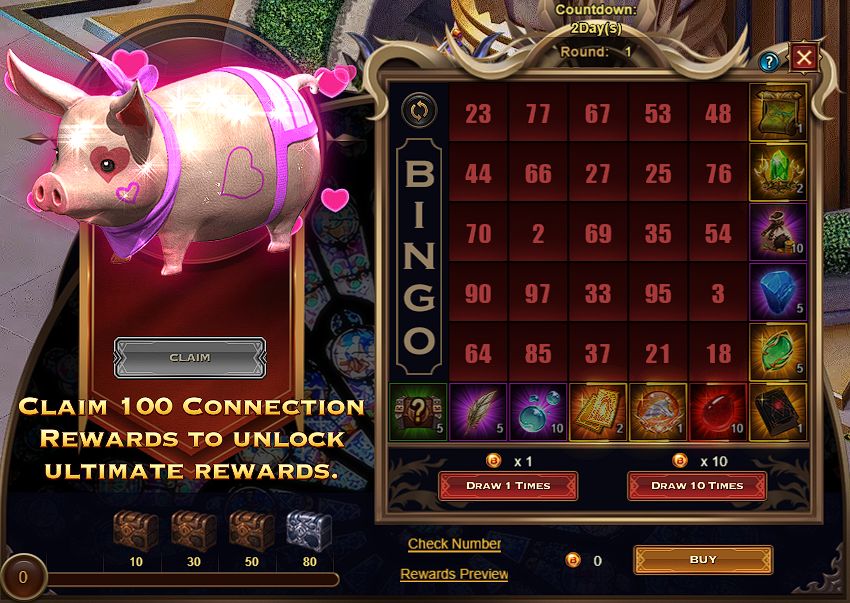The width and height of the screenshot is (850, 603).
Task: Select the purple feather reward icon
Action: click(x=478, y=412)
